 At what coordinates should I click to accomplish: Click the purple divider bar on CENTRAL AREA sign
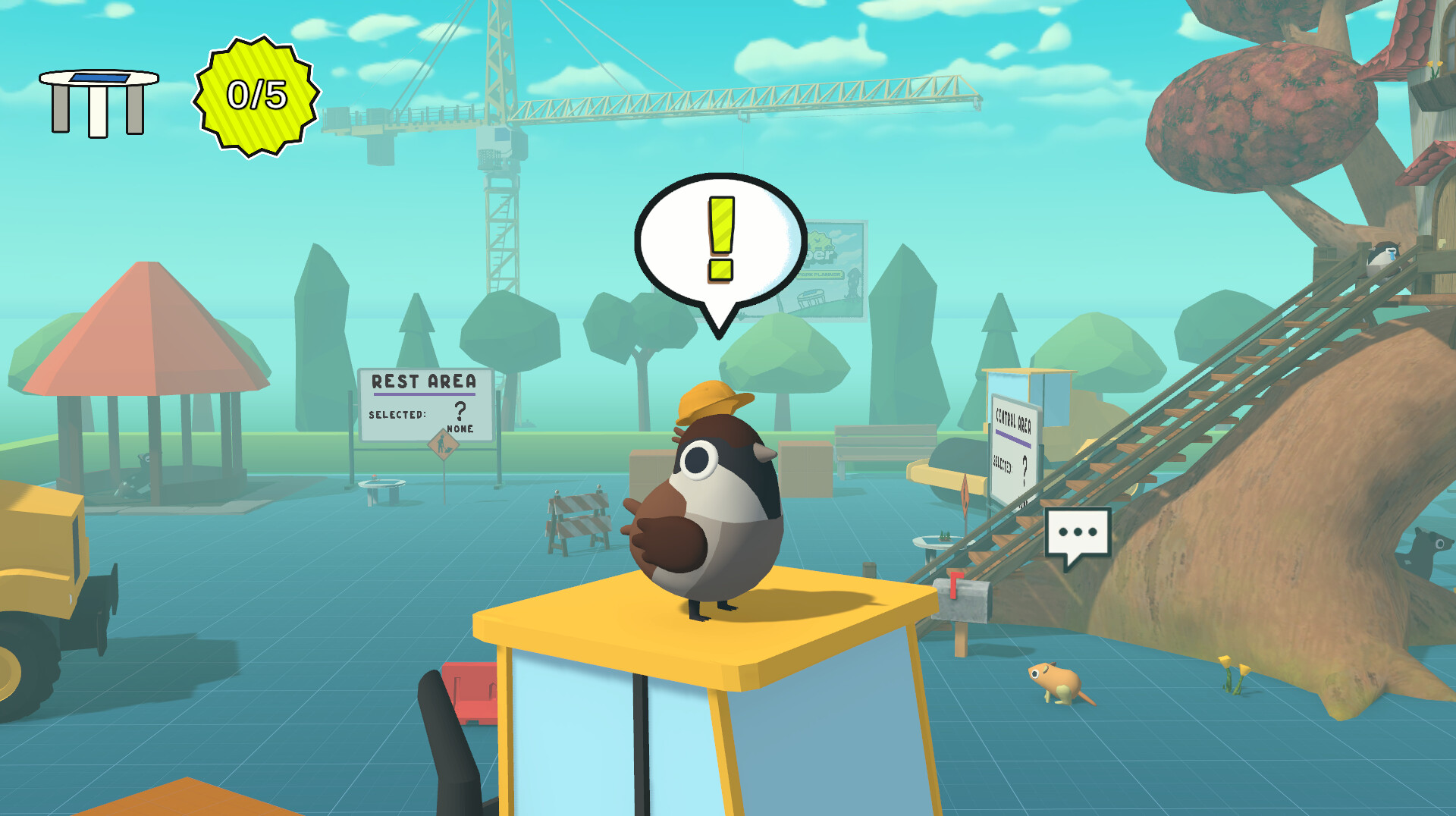pyautogui.click(x=1012, y=438)
